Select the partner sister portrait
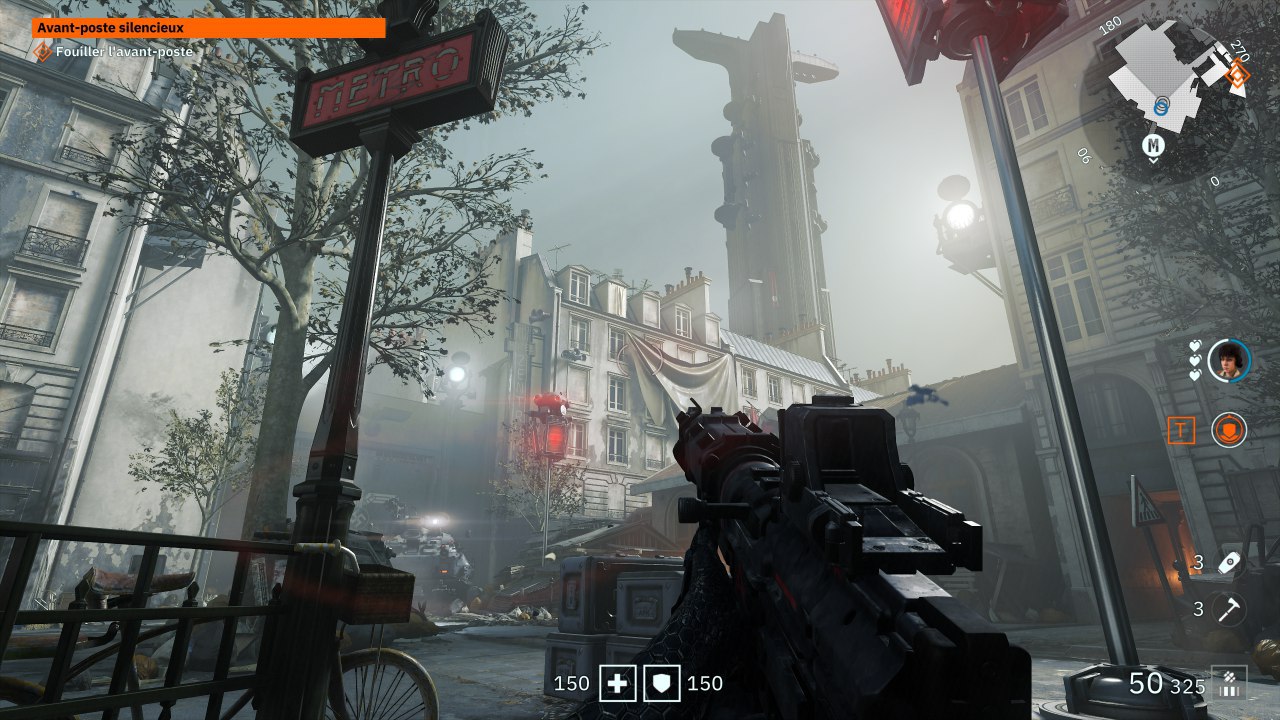The image size is (1280, 720). coord(1228,360)
